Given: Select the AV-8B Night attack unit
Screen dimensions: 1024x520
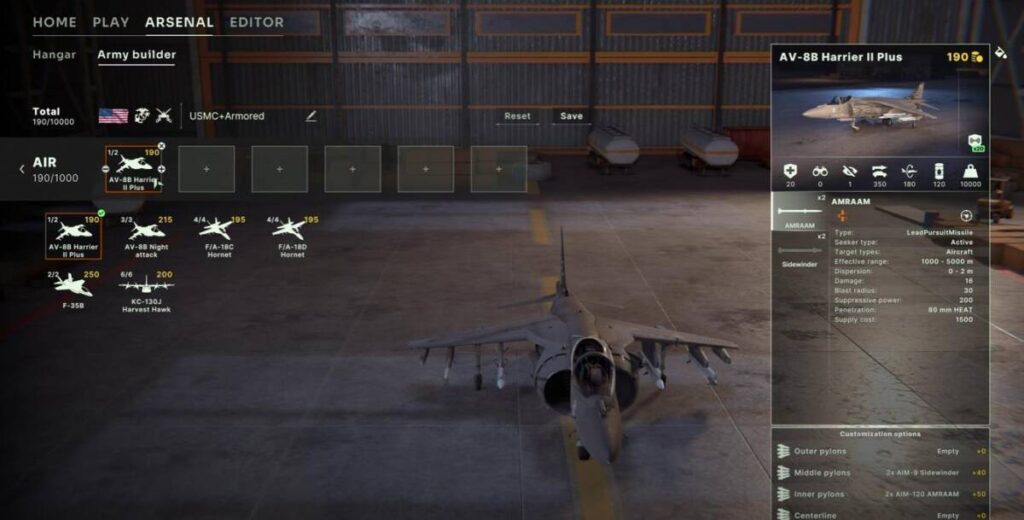Looking at the screenshot, I should coord(148,236).
